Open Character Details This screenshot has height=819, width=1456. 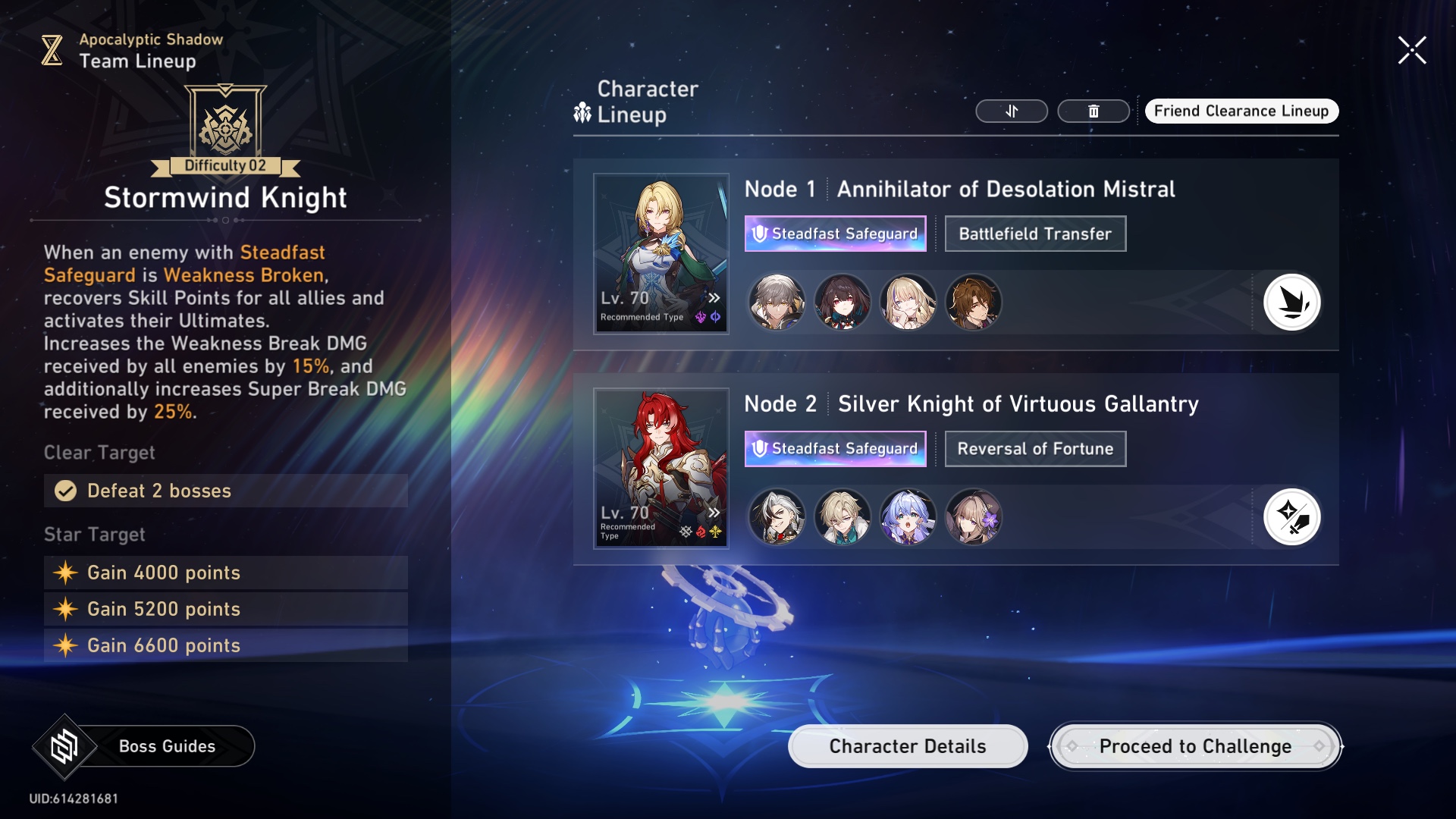907,745
